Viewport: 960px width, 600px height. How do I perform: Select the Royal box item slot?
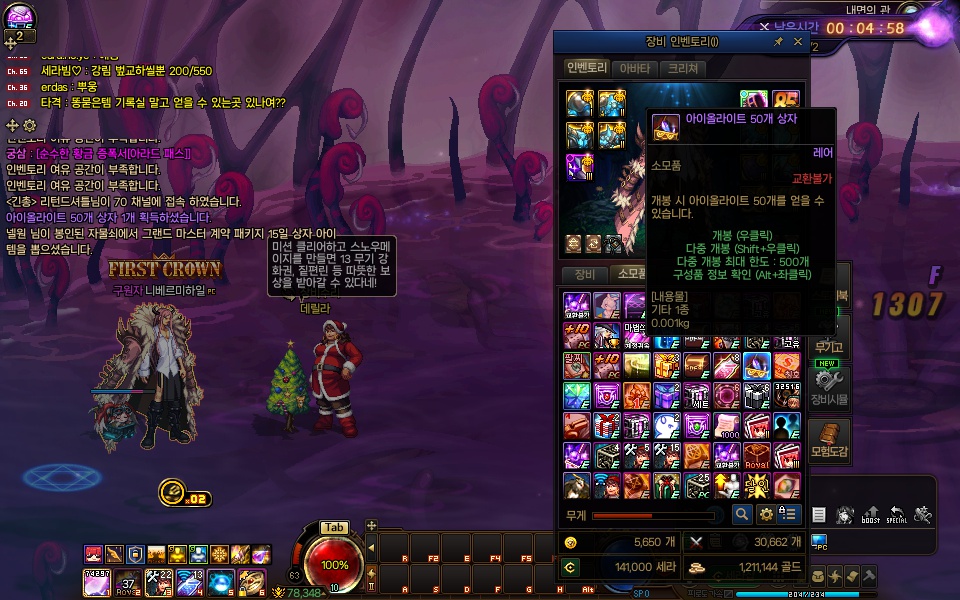pyautogui.click(x=756, y=456)
